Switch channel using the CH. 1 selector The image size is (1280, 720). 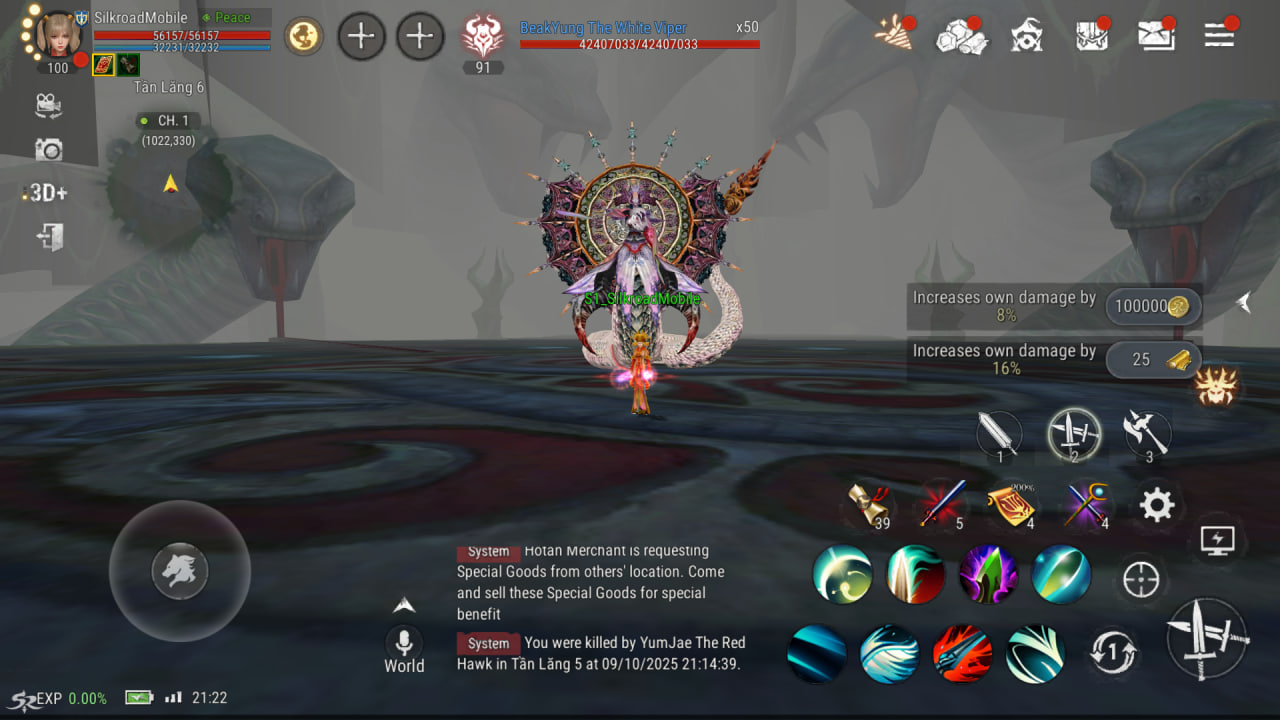(170, 121)
